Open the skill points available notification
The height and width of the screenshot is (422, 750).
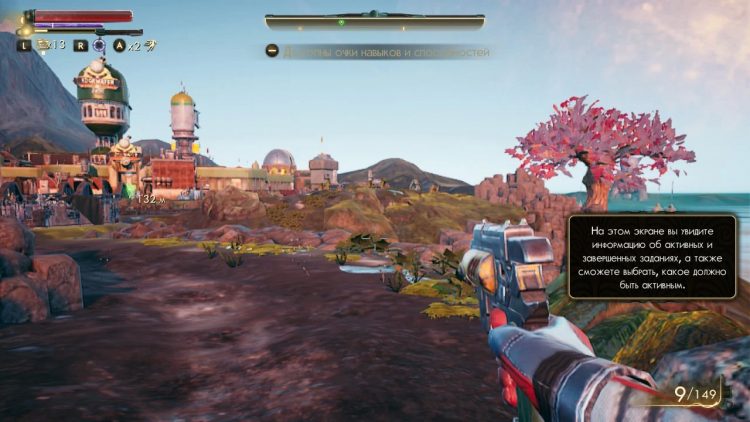pos(378,52)
